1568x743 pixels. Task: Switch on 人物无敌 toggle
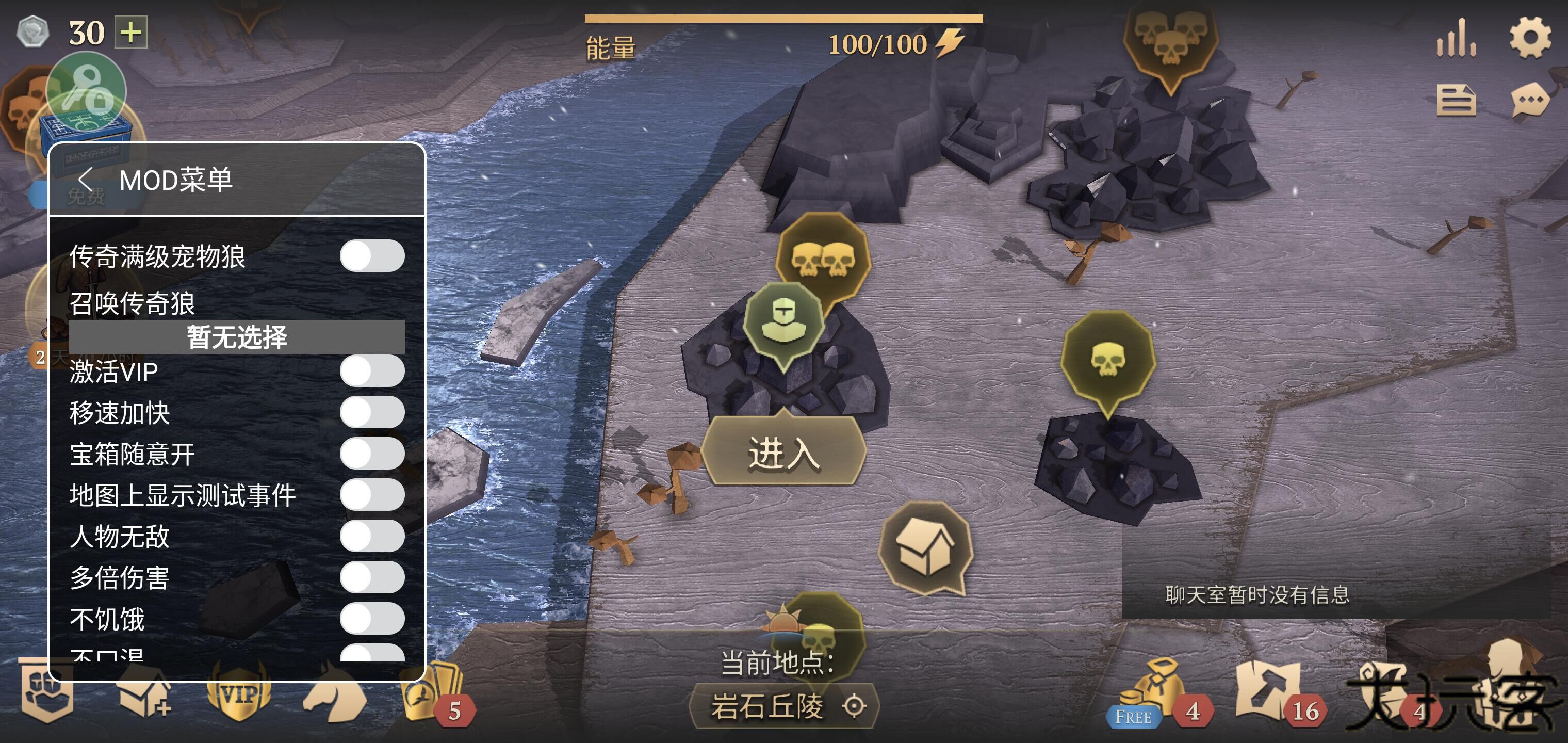click(372, 536)
